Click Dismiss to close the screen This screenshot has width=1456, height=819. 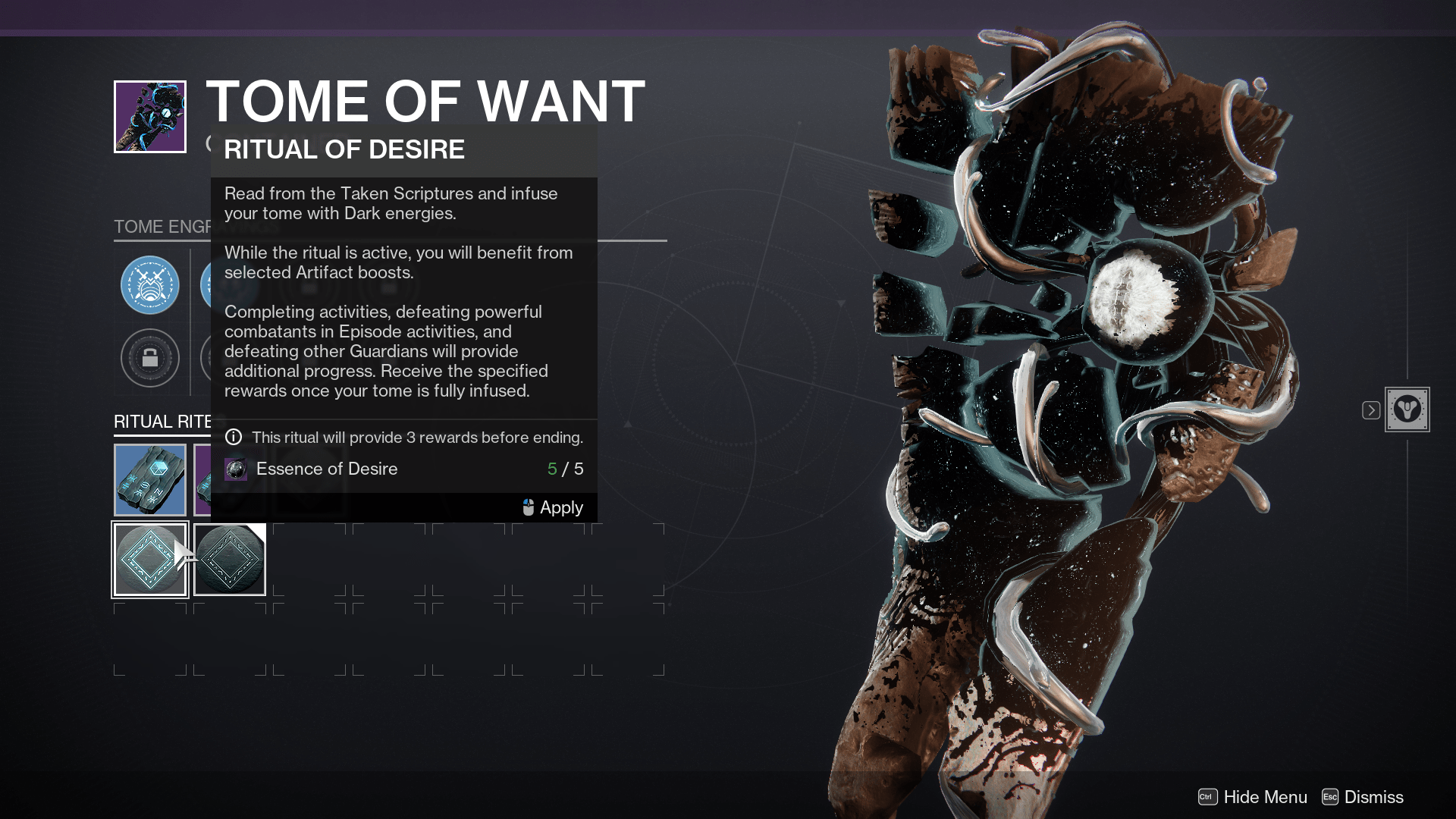[1374, 797]
